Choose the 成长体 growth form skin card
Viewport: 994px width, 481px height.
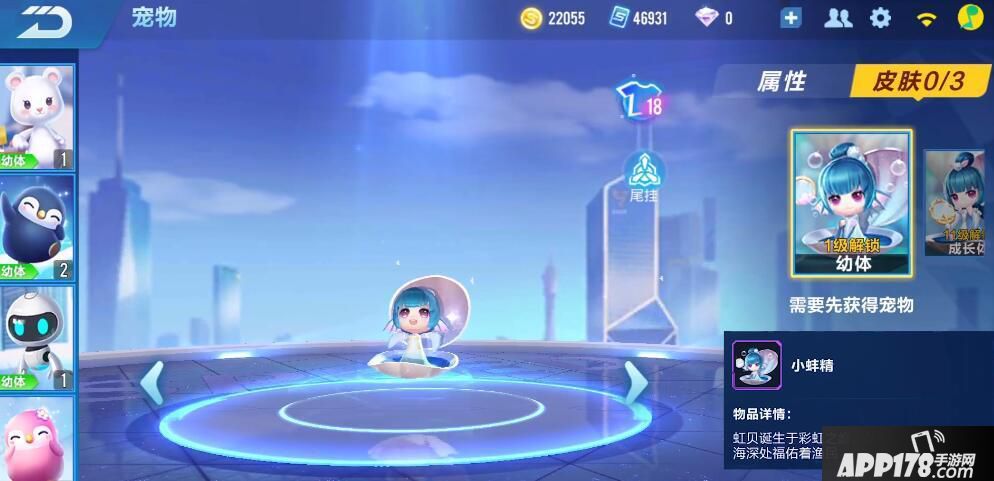point(954,203)
